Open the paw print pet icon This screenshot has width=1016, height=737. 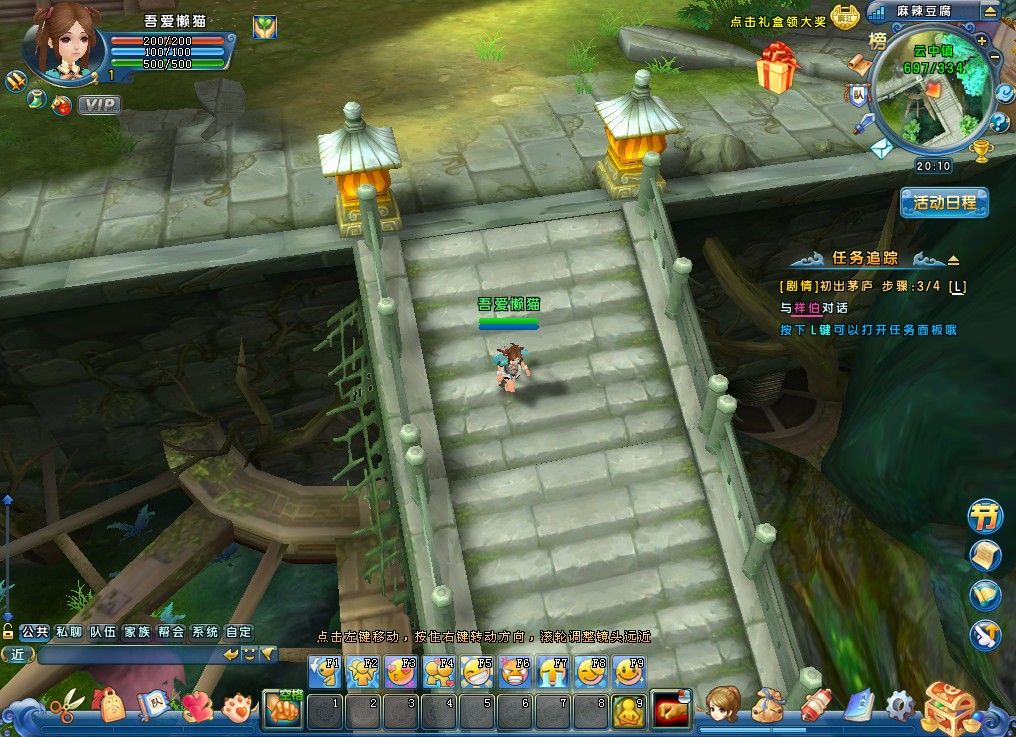pyautogui.click(x=236, y=708)
